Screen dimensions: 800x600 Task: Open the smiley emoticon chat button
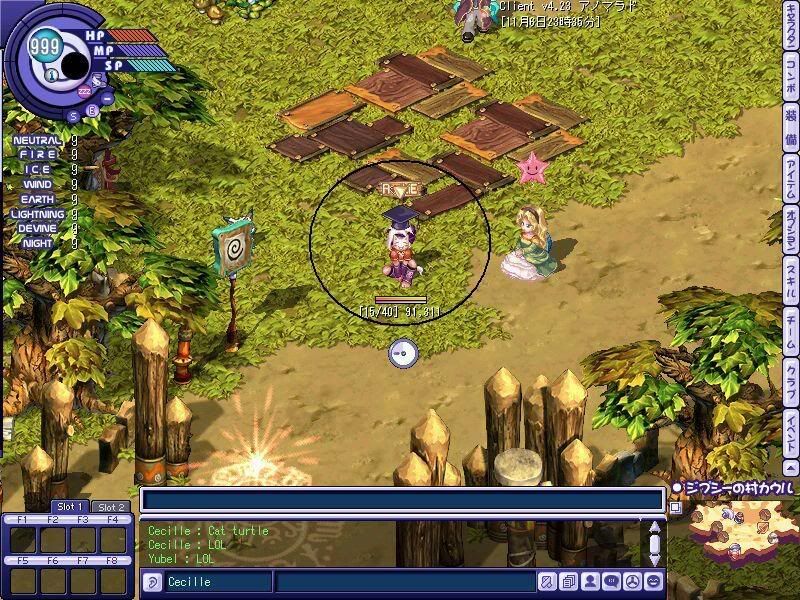click(654, 581)
